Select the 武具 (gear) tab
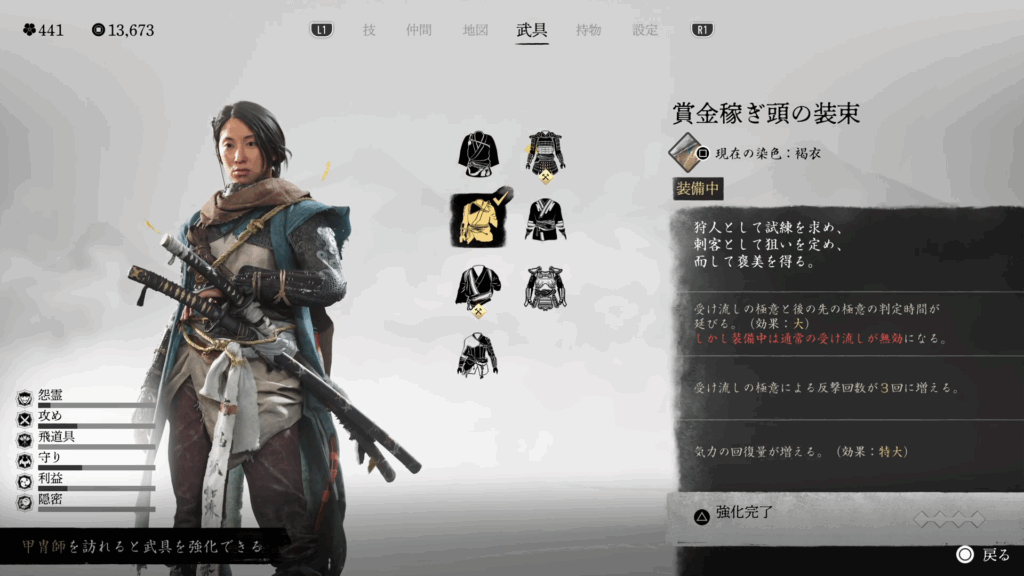The width and height of the screenshot is (1024, 576). [x=531, y=30]
